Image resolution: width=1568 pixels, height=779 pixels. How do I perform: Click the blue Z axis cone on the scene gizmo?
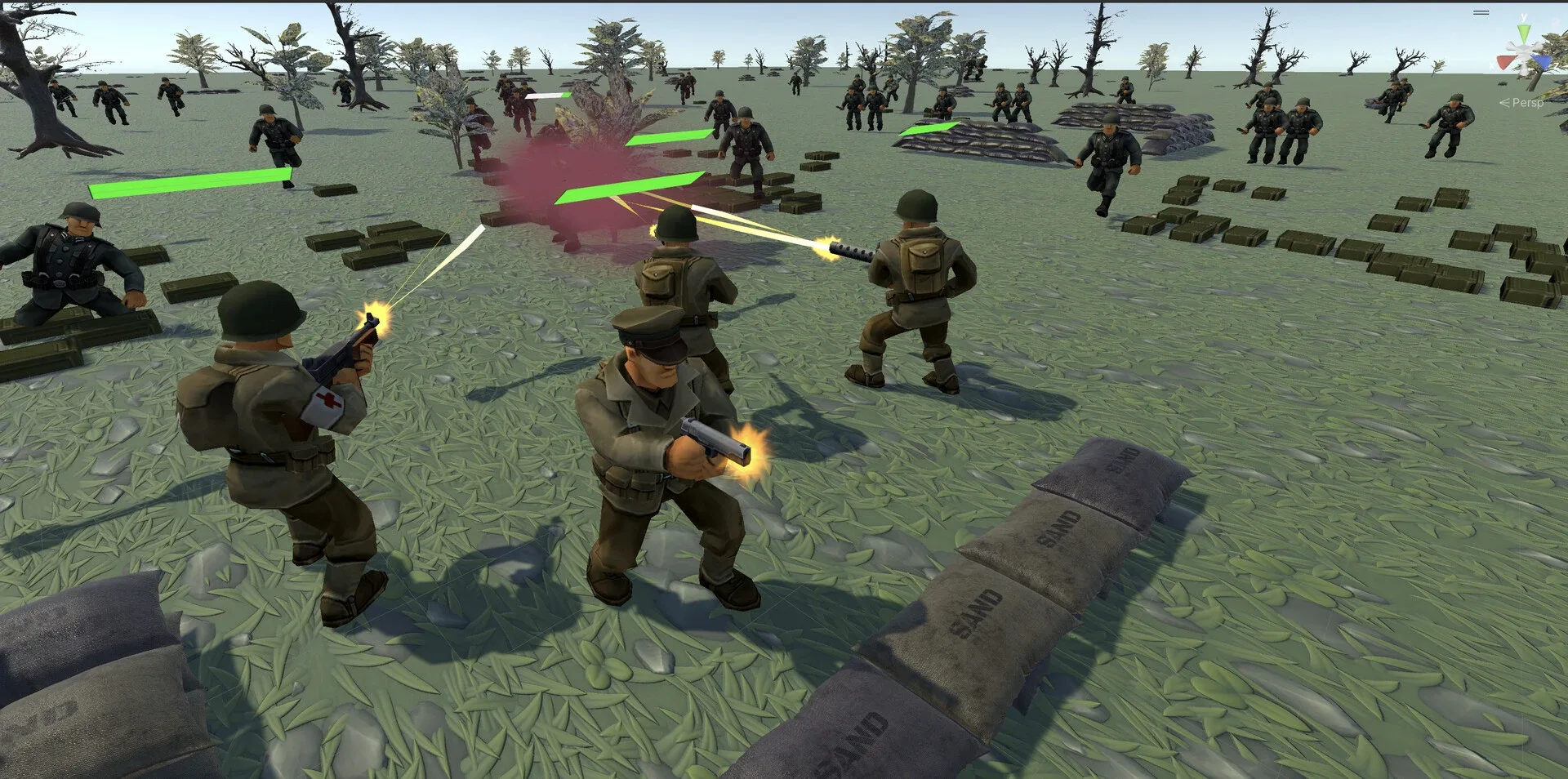coord(1542,62)
